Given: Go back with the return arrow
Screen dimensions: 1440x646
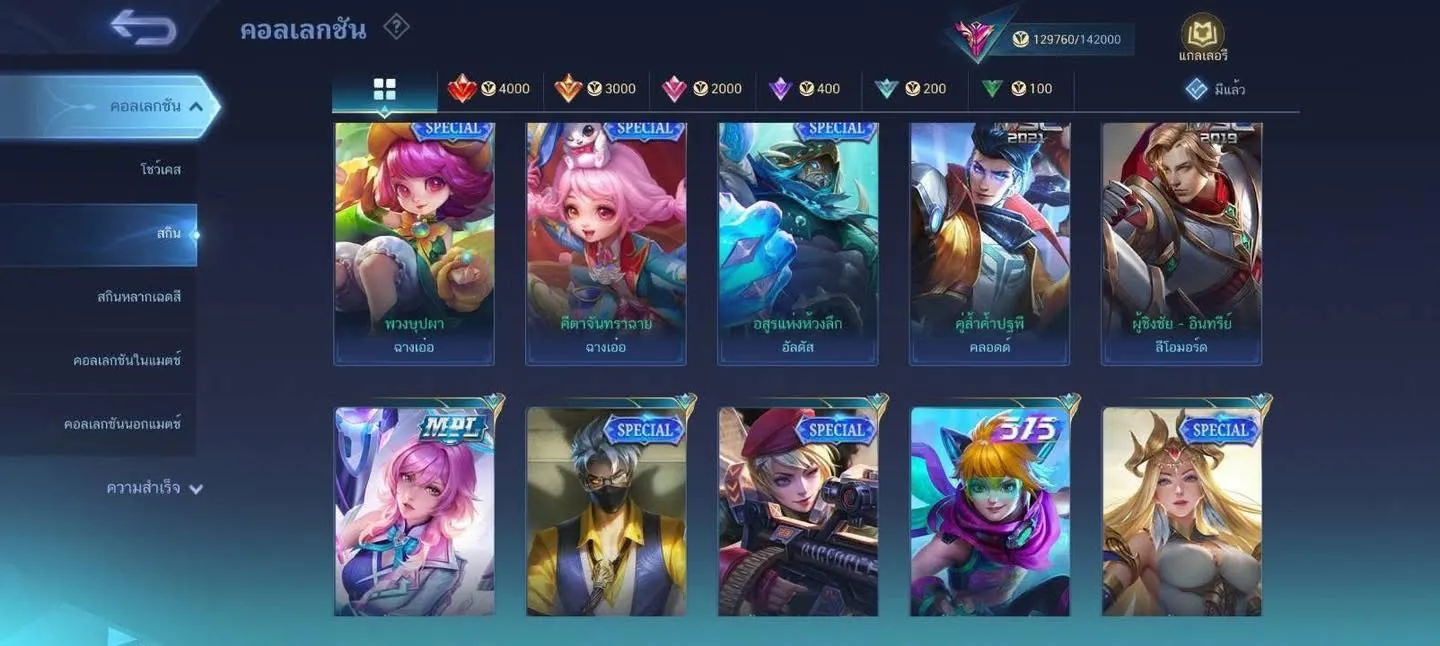Looking at the screenshot, I should [x=144, y=27].
